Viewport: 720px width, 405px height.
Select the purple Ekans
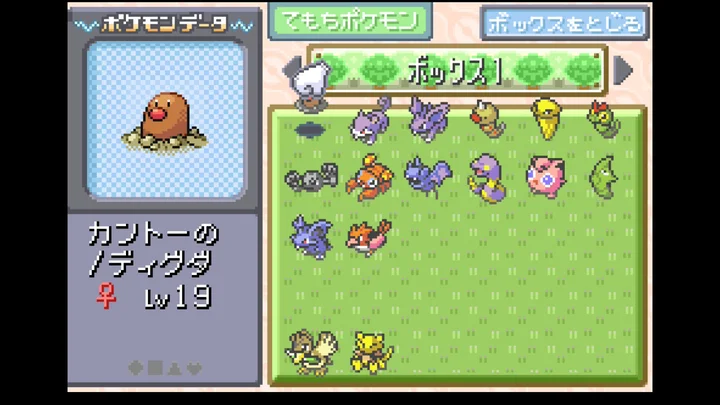click(x=488, y=176)
